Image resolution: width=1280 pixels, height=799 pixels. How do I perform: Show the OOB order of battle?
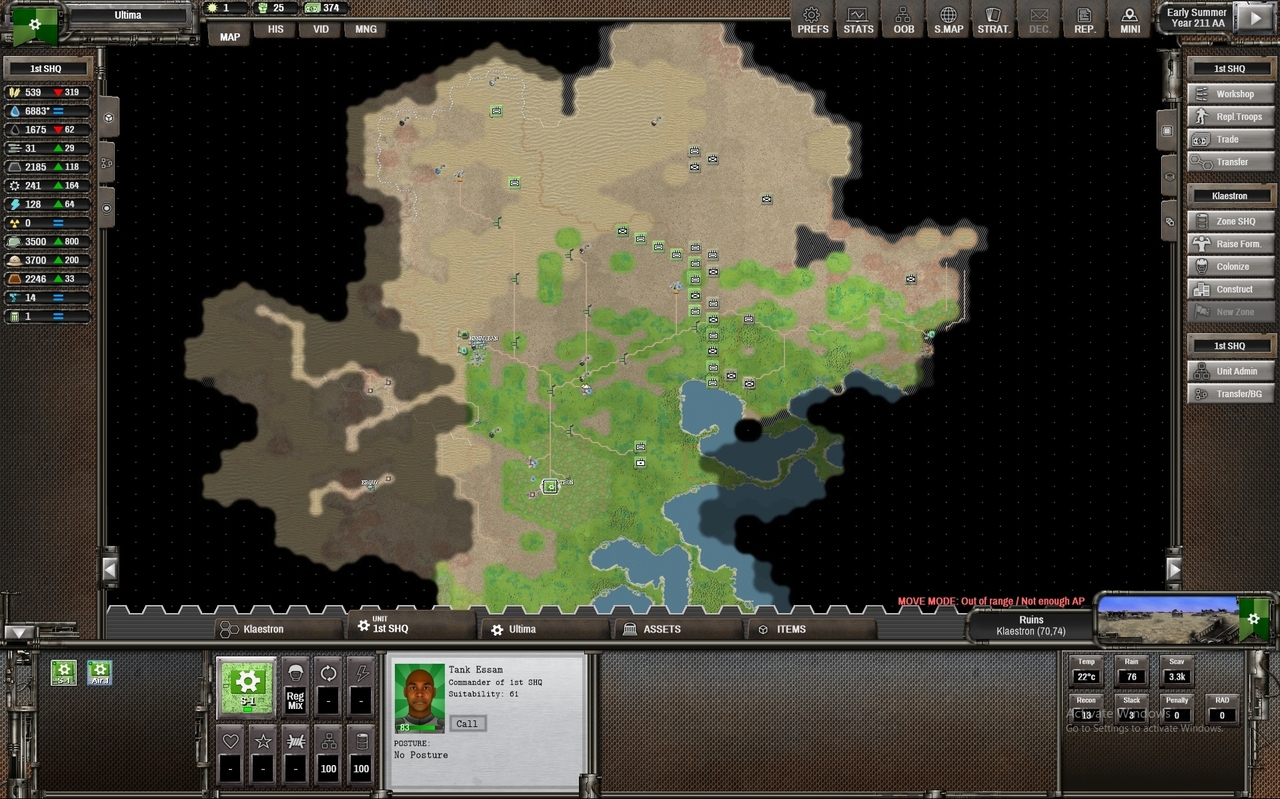pyautogui.click(x=903, y=20)
